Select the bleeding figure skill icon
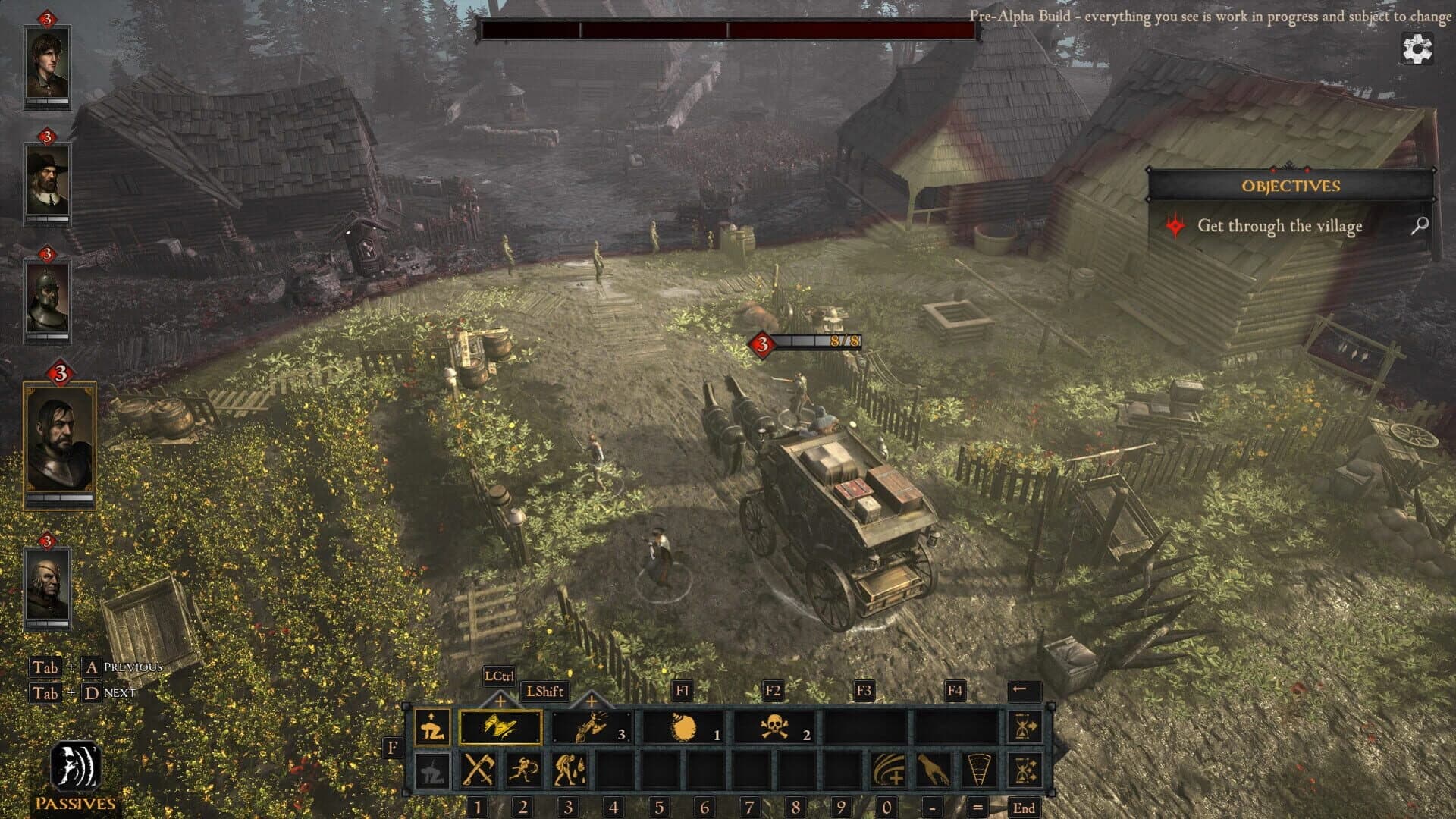Image resolution: width=1456 pixels, height=819 pixels. click(x=570, y=770)
